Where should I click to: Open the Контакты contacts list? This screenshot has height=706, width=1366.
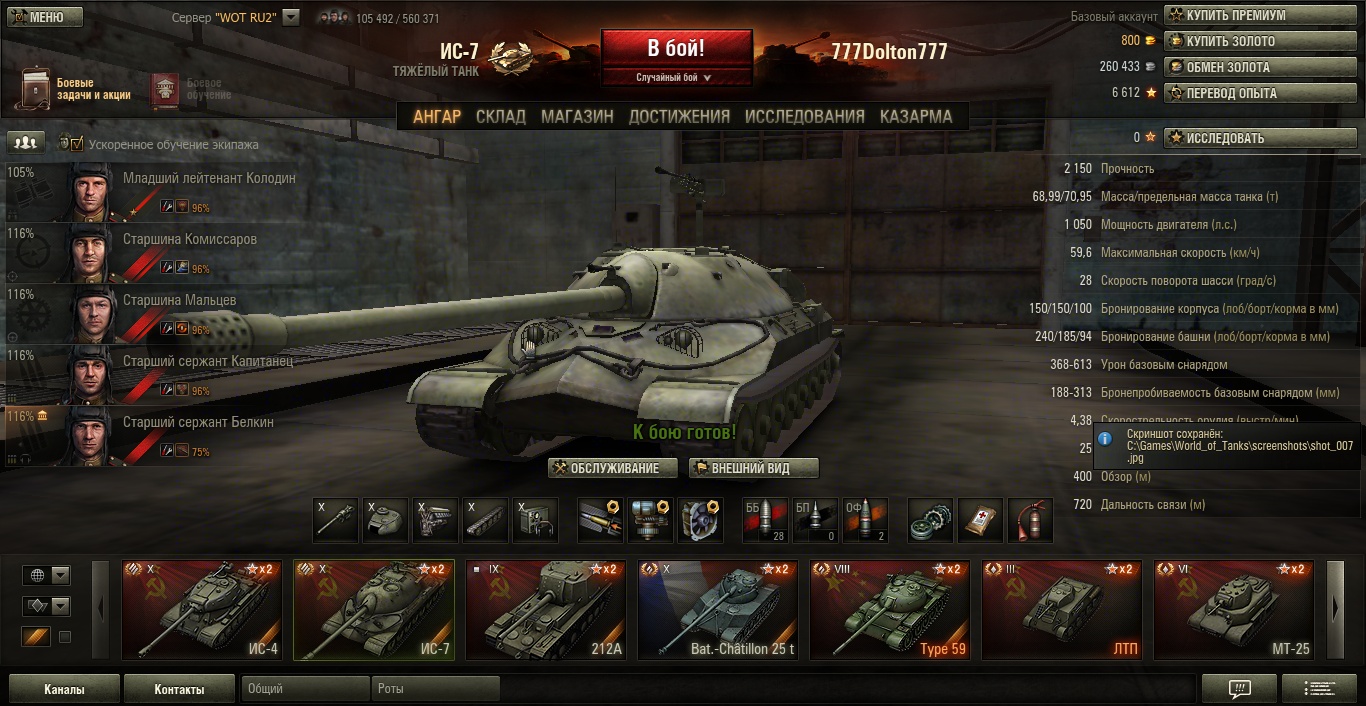pos(179,689)
